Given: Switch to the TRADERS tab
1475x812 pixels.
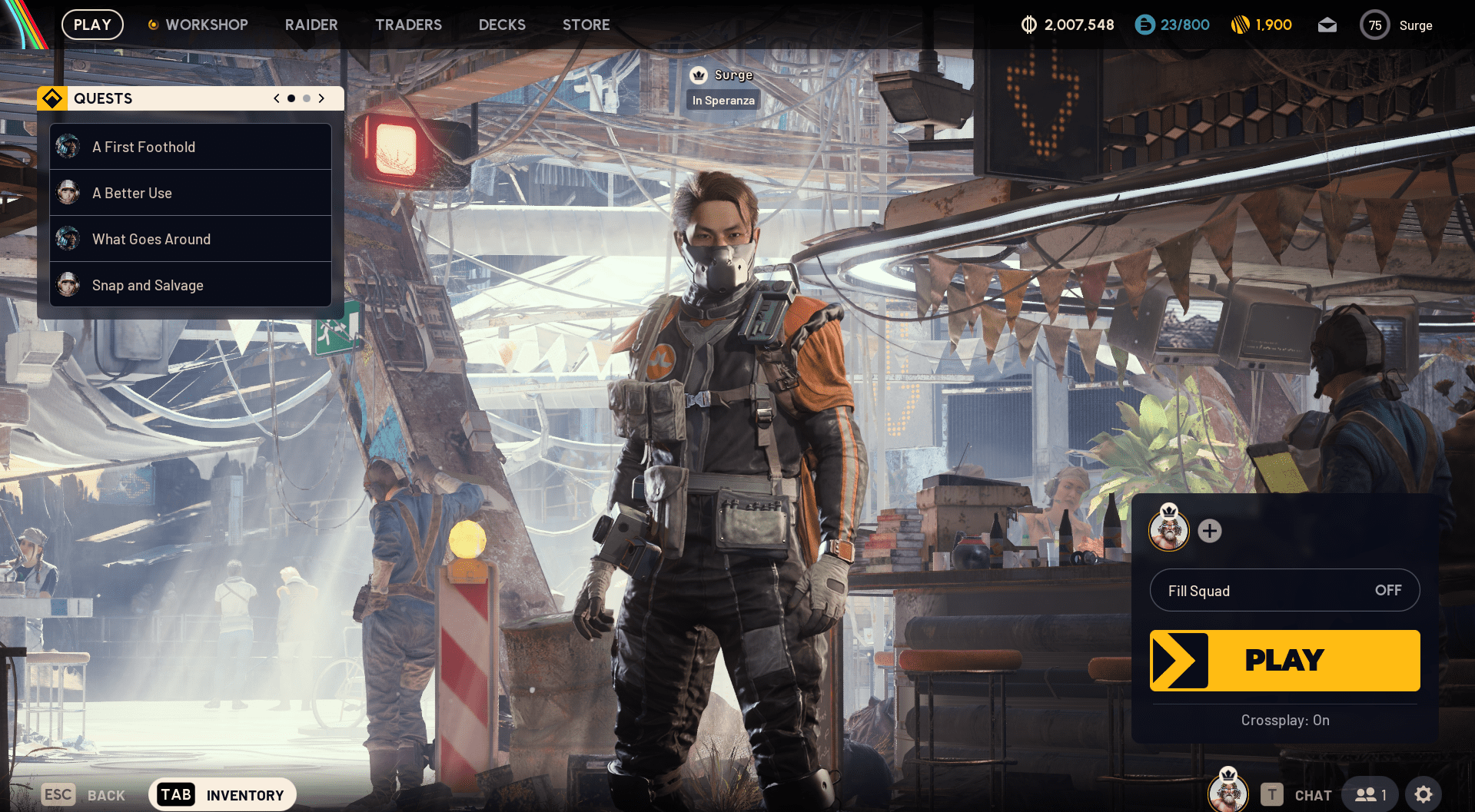Looking at the screenshot, I should (408, 25).
